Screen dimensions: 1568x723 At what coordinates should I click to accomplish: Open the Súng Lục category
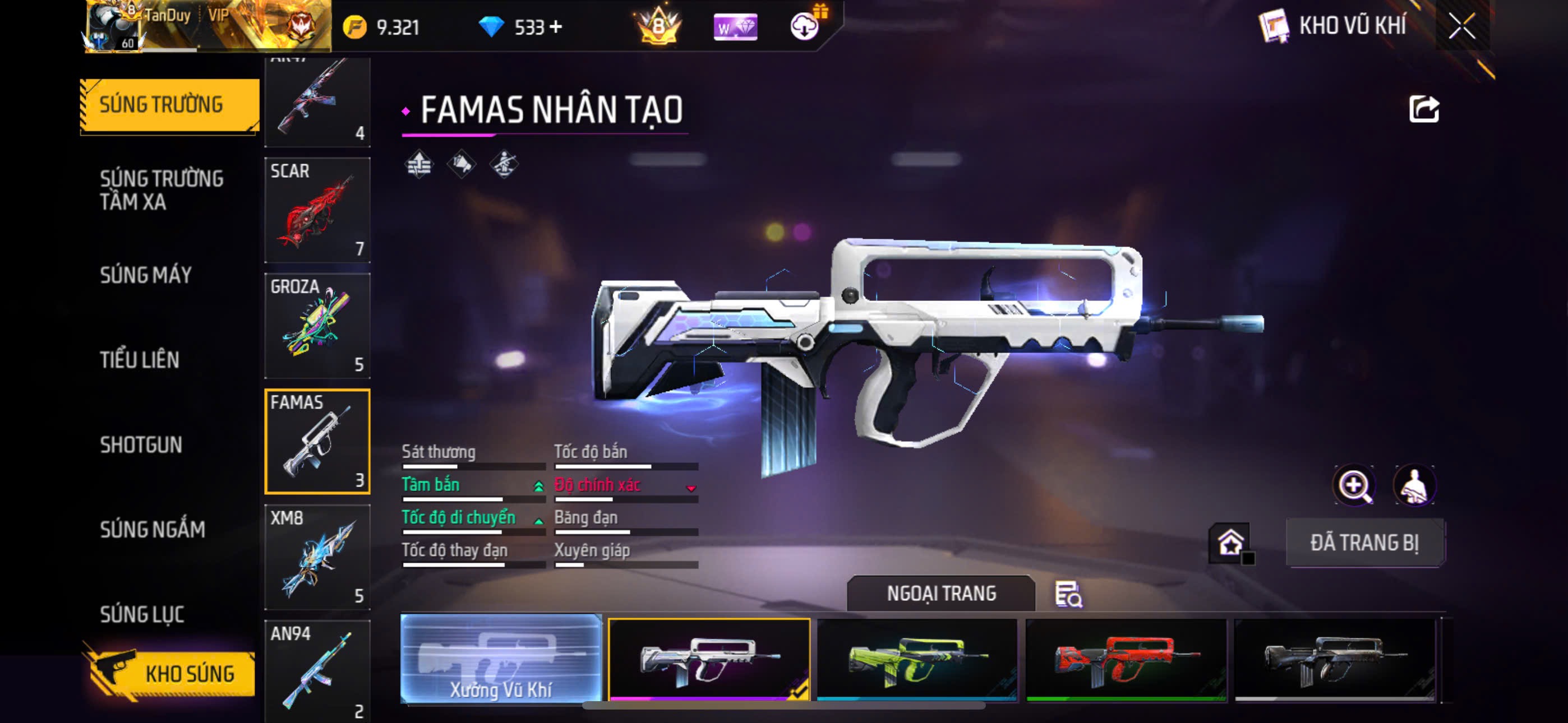(142, 614)
